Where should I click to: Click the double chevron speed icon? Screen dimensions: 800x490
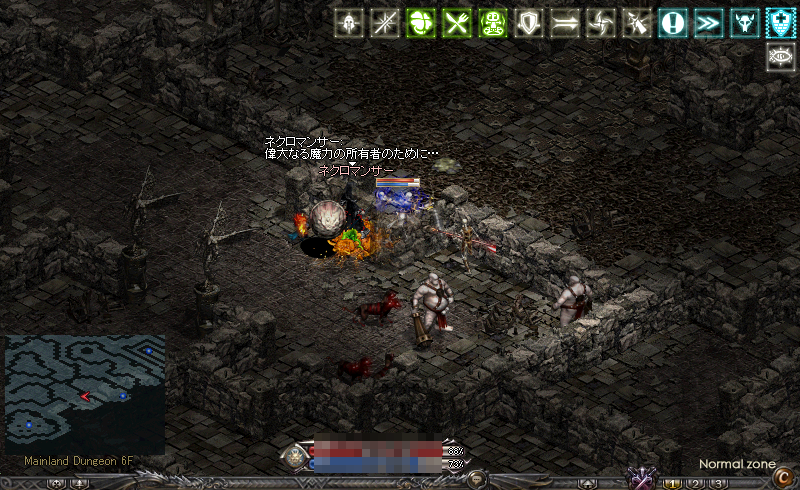click(x=708, y=23)
